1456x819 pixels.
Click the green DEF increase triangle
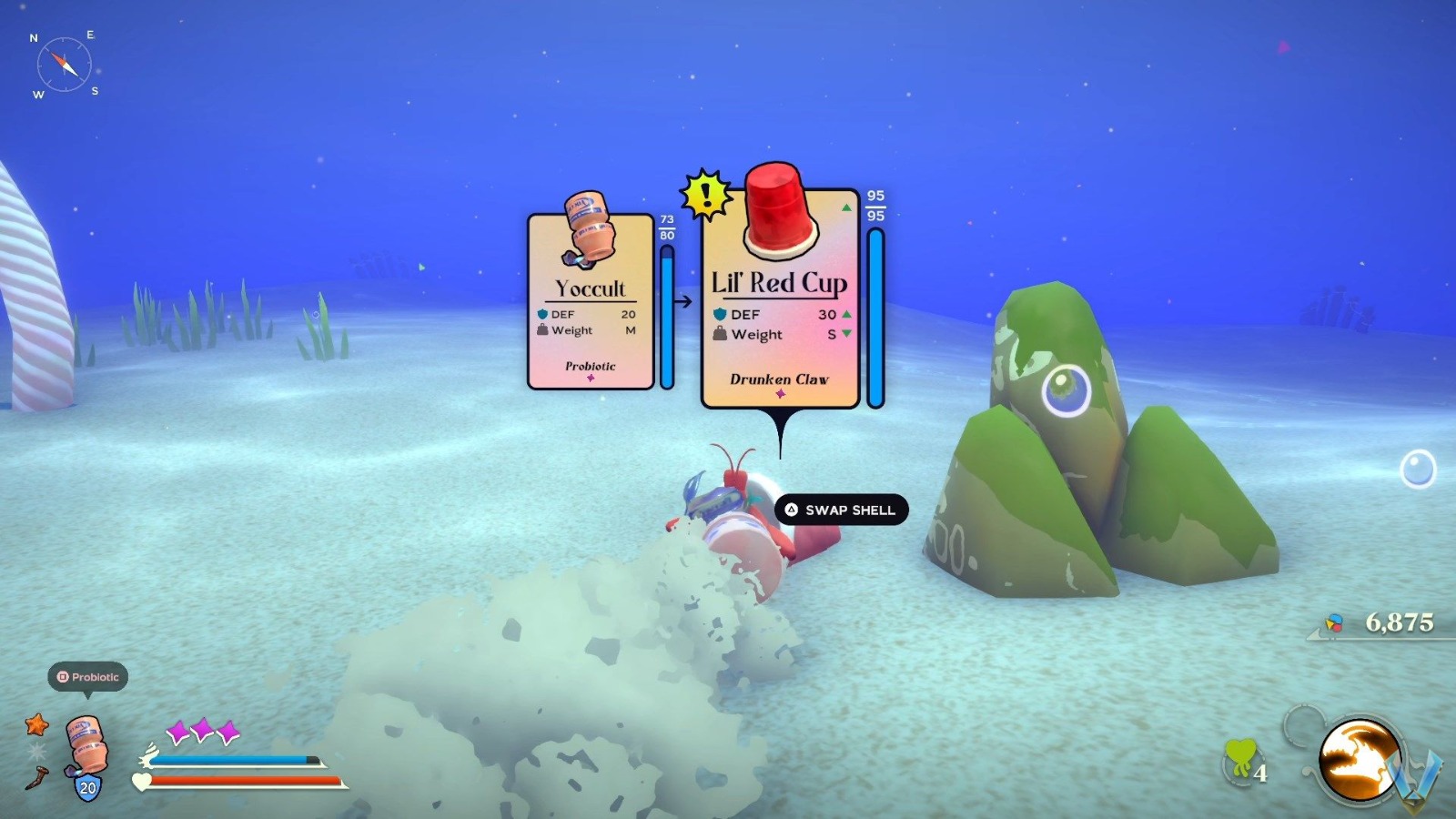click(848, 314)
